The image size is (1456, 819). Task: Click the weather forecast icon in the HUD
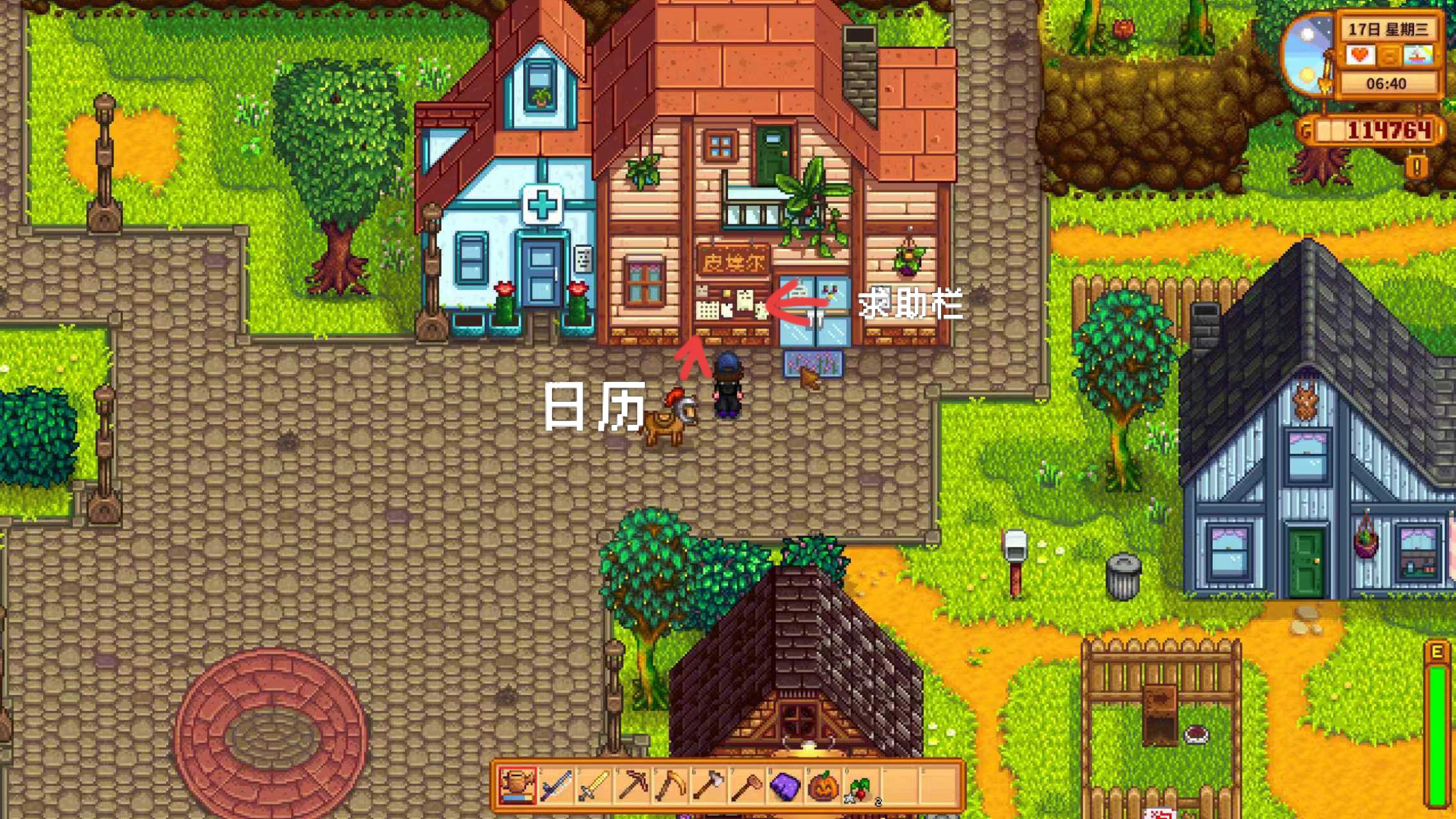[1418, 55]
